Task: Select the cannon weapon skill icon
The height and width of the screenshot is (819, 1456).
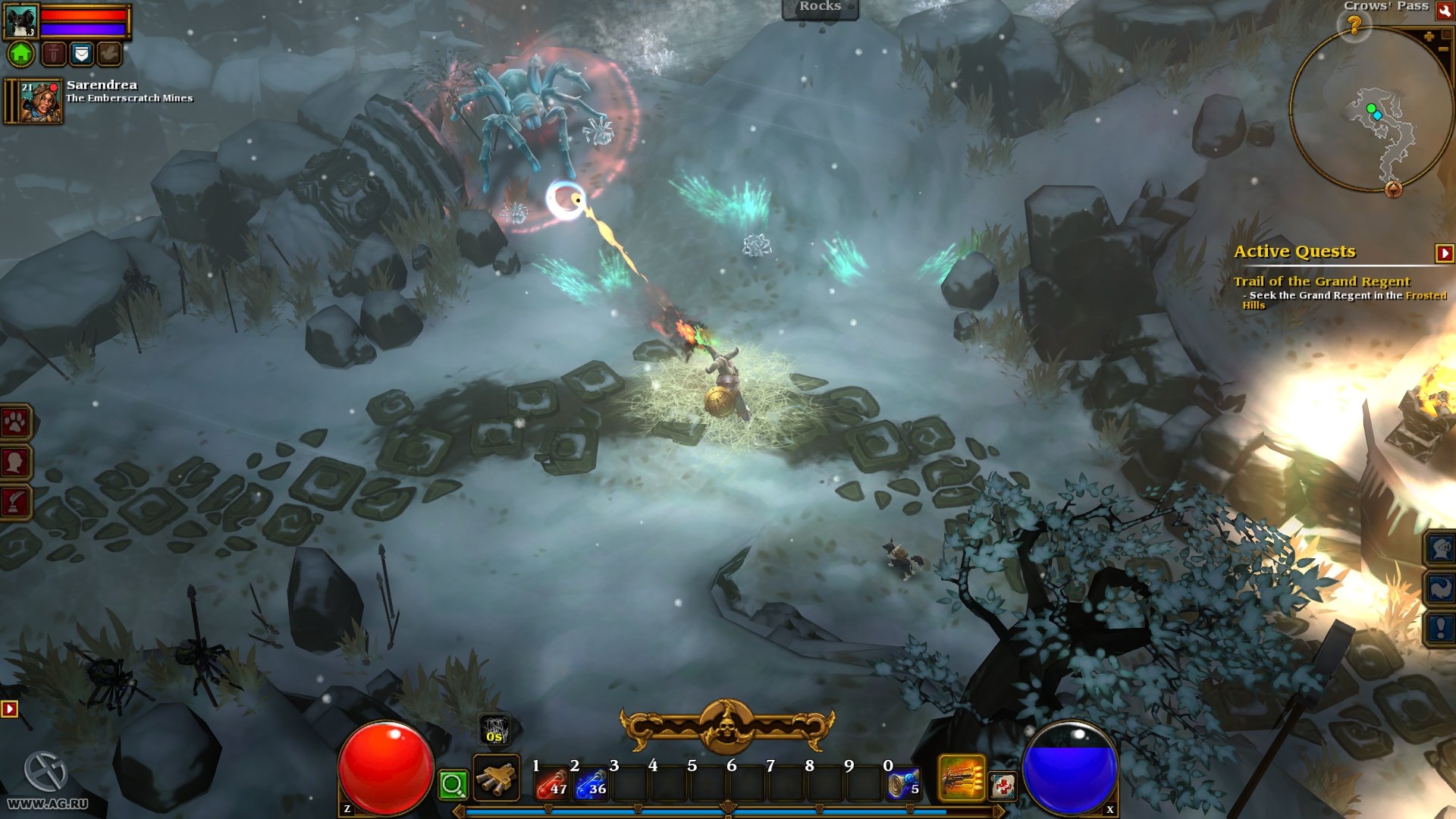Action: [496, 778]
